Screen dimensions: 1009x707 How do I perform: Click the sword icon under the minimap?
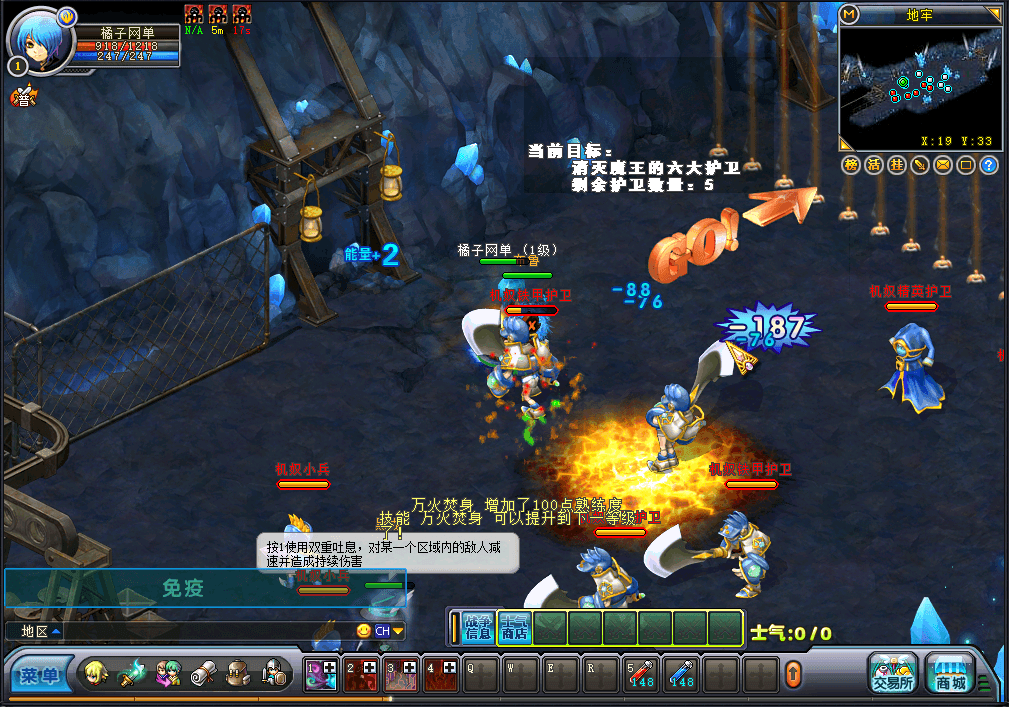pyautogui.click(x=919, y=165)
